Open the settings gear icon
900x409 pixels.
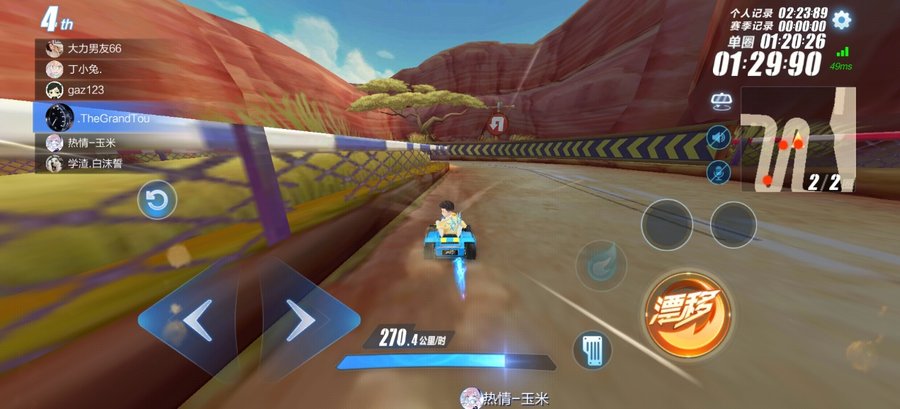coord(842,19)
